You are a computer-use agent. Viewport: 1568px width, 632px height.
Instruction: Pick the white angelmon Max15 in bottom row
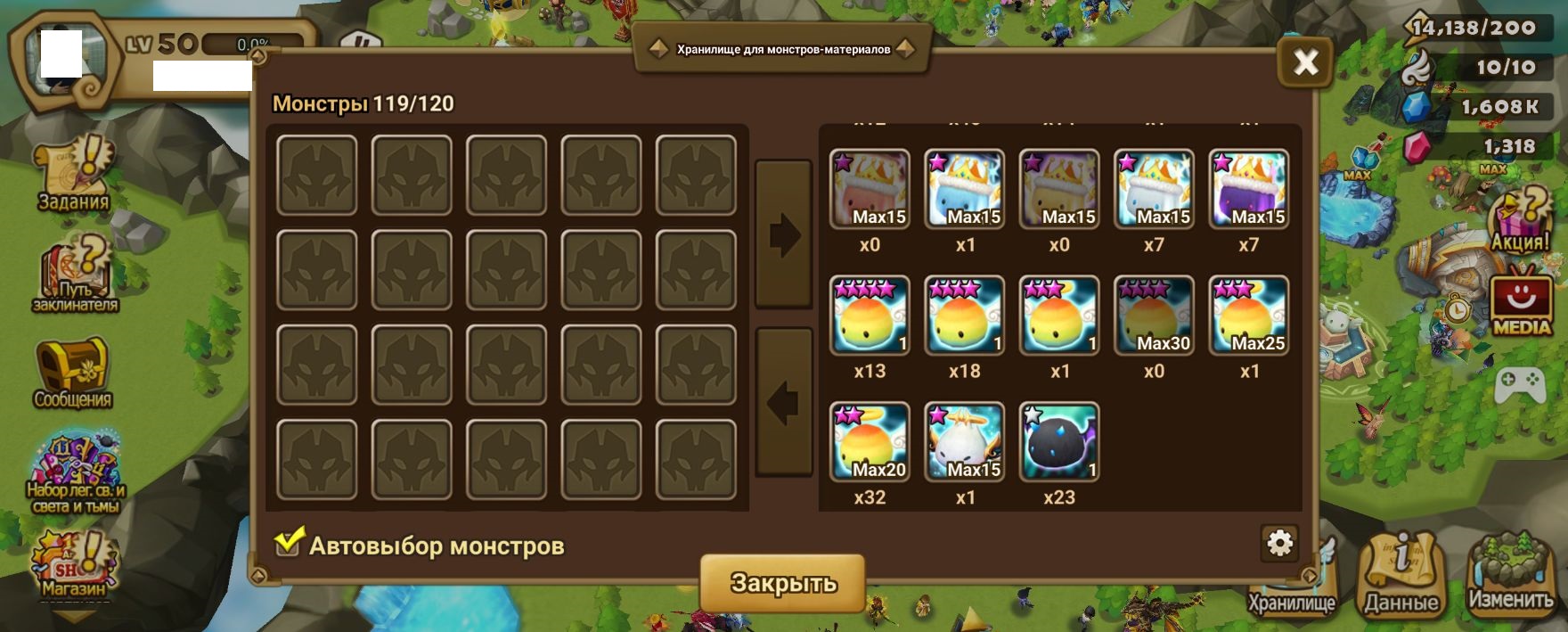965,442
